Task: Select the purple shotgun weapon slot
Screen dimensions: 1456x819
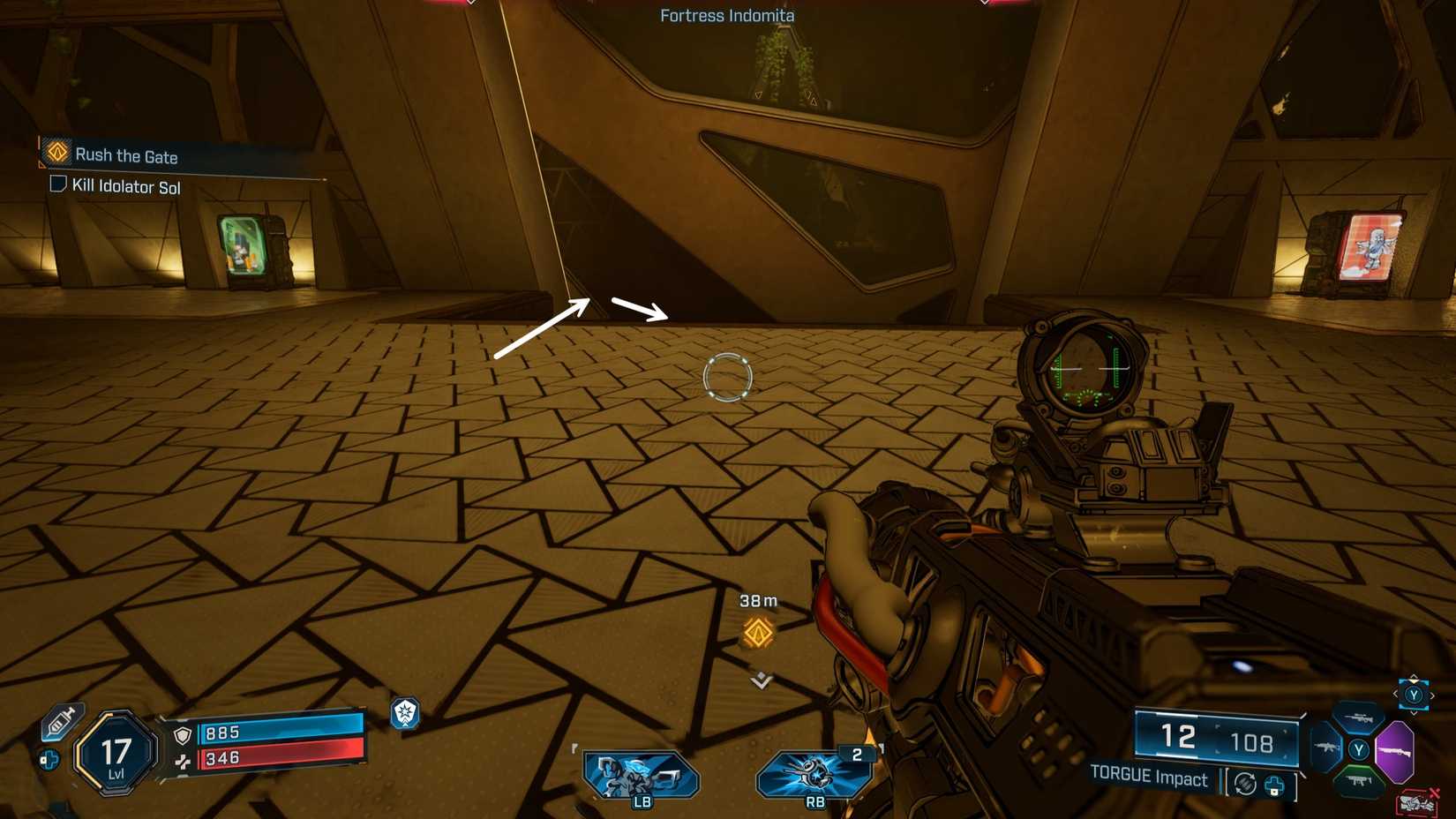Action: [x=1394, y=750]
